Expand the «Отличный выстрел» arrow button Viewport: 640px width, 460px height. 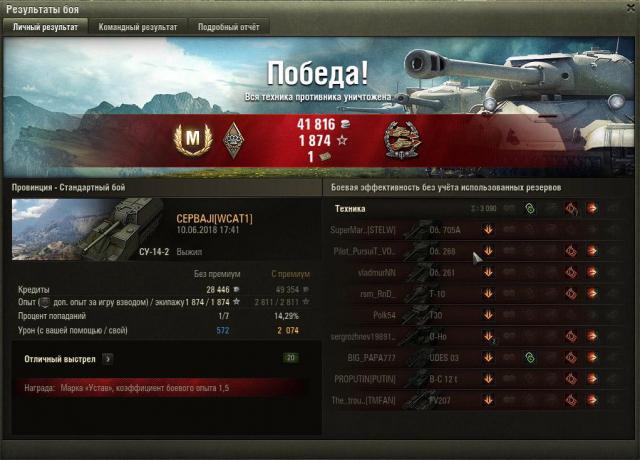[107, 357]
